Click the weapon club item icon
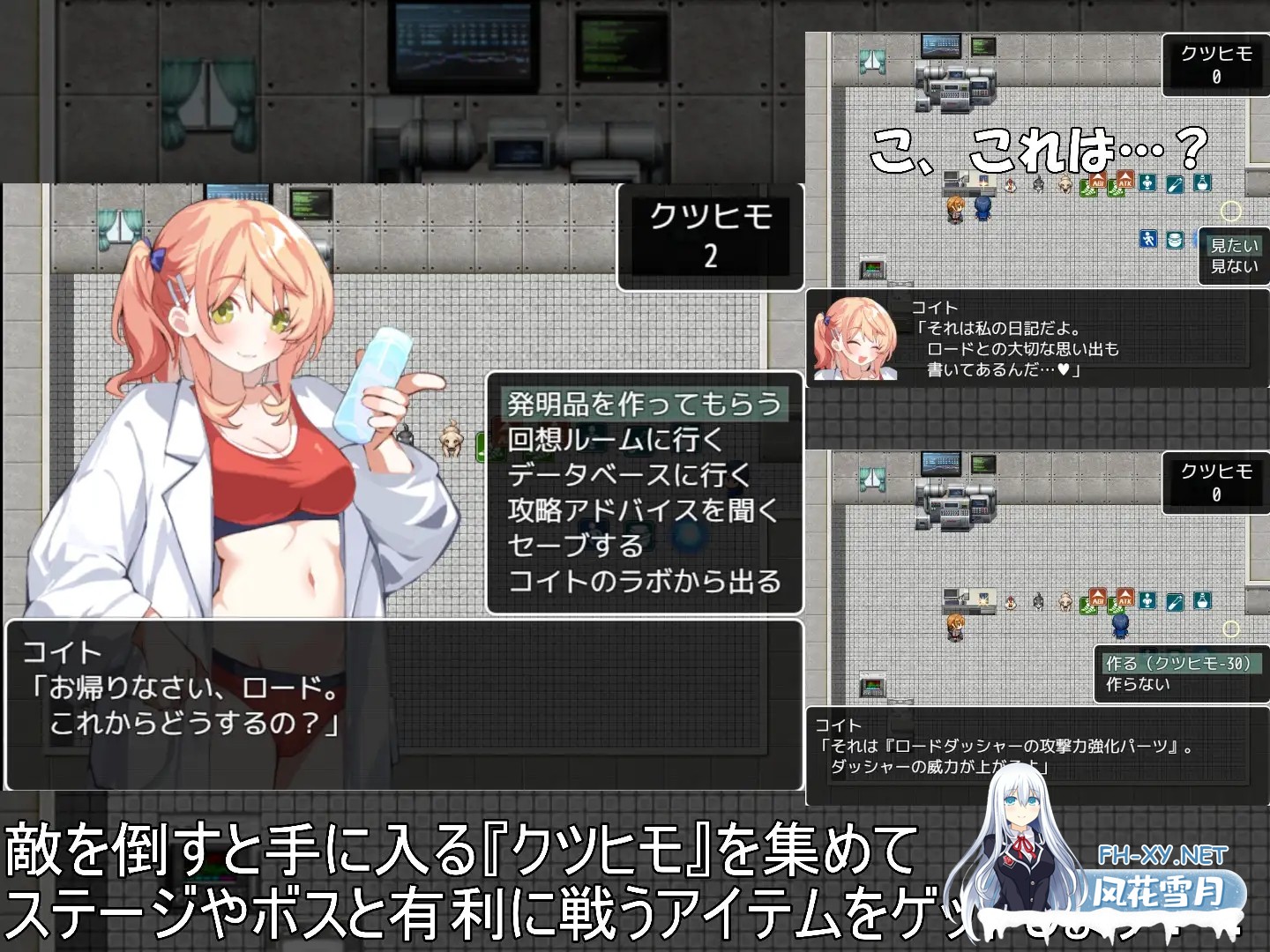 click(1175, 184)
